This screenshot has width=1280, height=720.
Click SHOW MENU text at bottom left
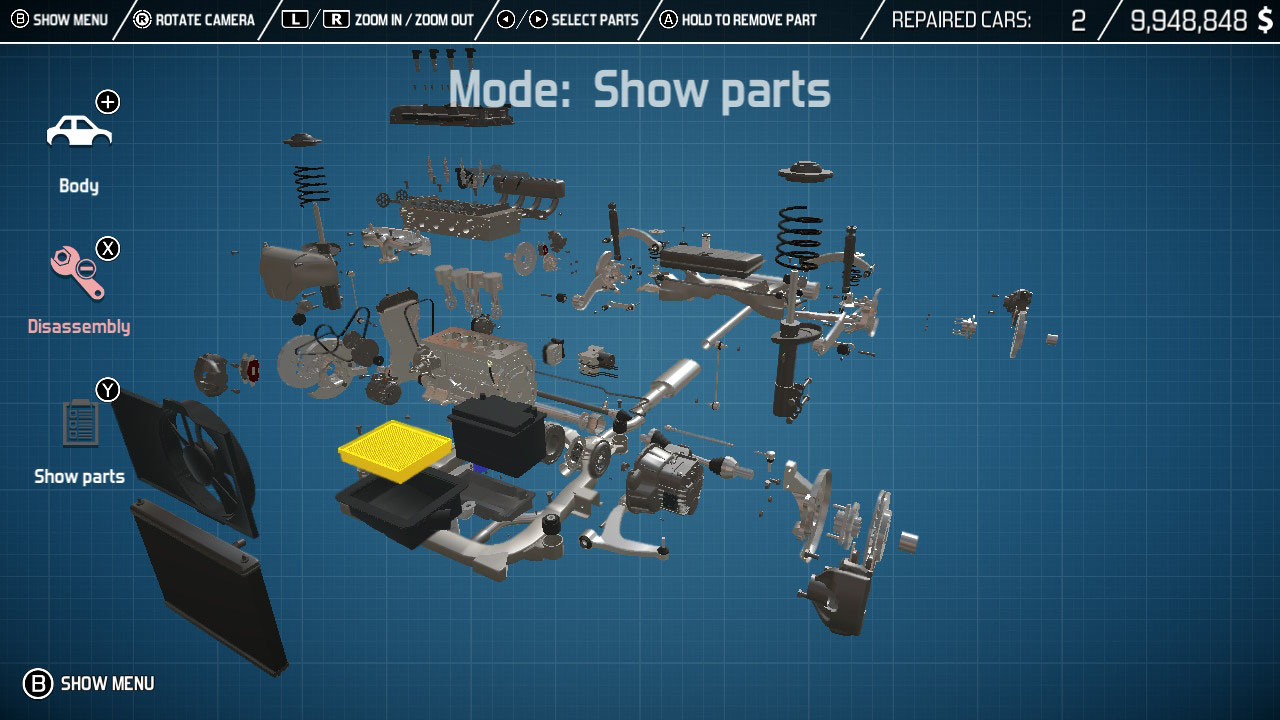(x=108, y=684)
